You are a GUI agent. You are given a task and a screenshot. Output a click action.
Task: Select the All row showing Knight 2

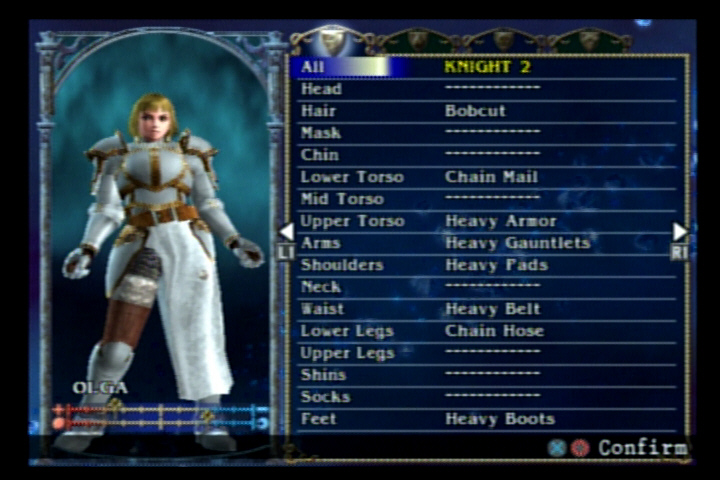pyautogui.click(x=488, y=67)
